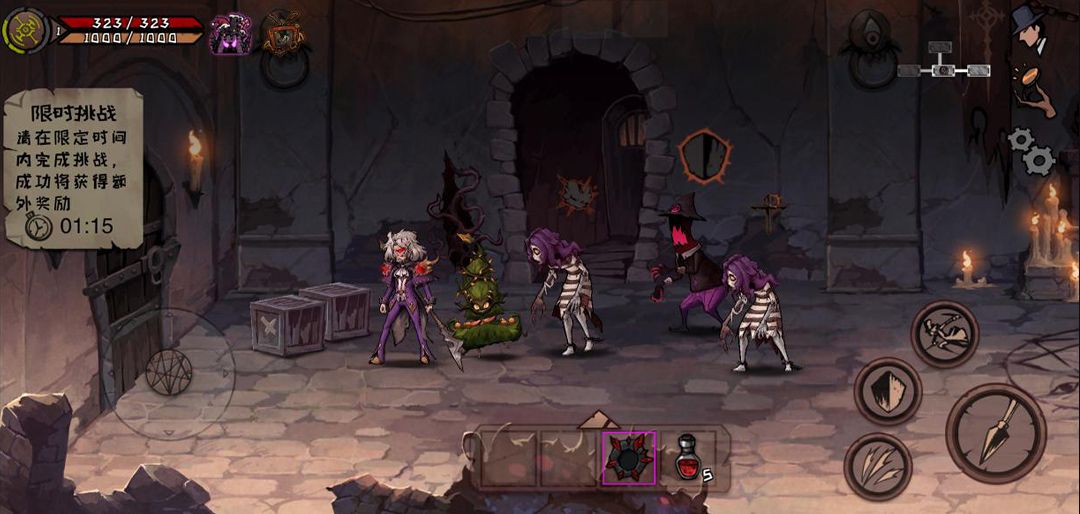Screen dimensions: 1080x514
Task: Tap the orange horned mask buff icon
Action: pos(283,34)
